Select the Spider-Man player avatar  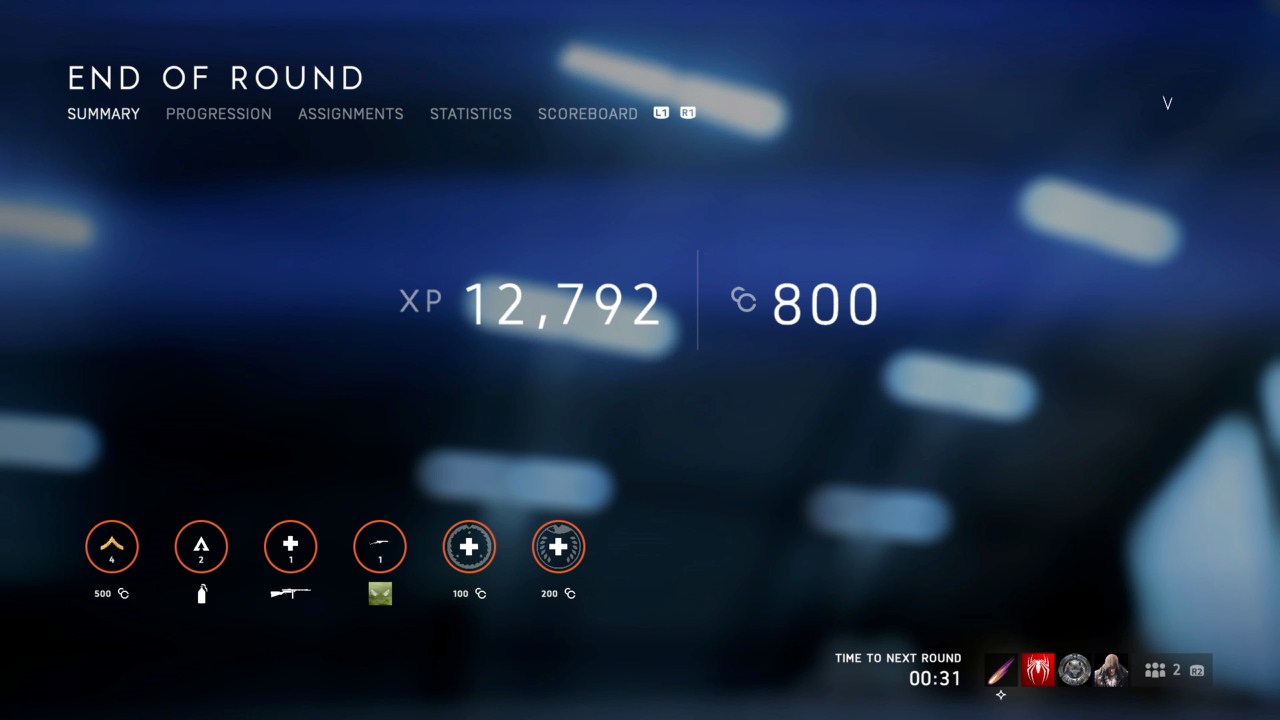coord(1037,670)
